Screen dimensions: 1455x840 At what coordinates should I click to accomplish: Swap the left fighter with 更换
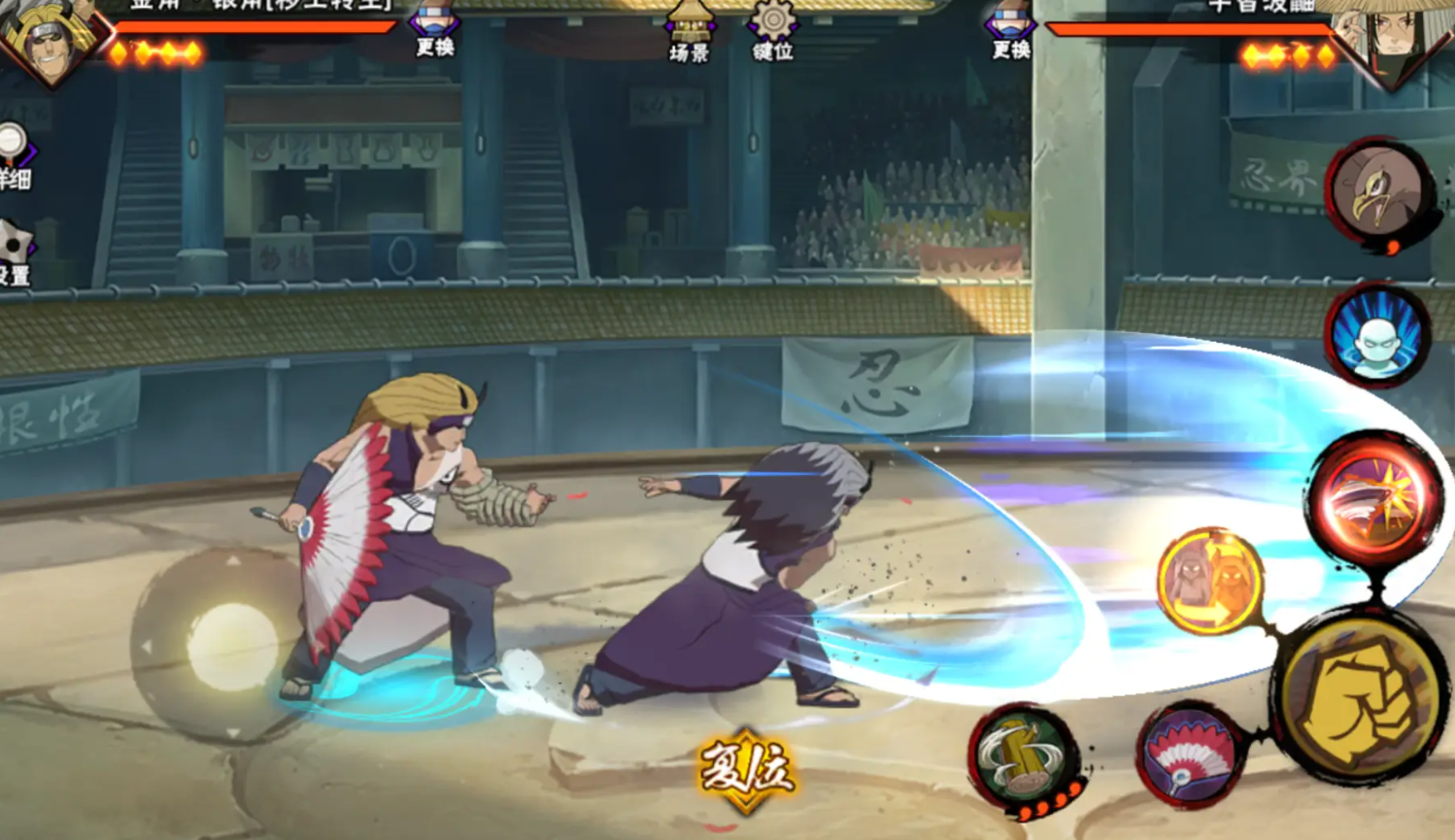434,31
